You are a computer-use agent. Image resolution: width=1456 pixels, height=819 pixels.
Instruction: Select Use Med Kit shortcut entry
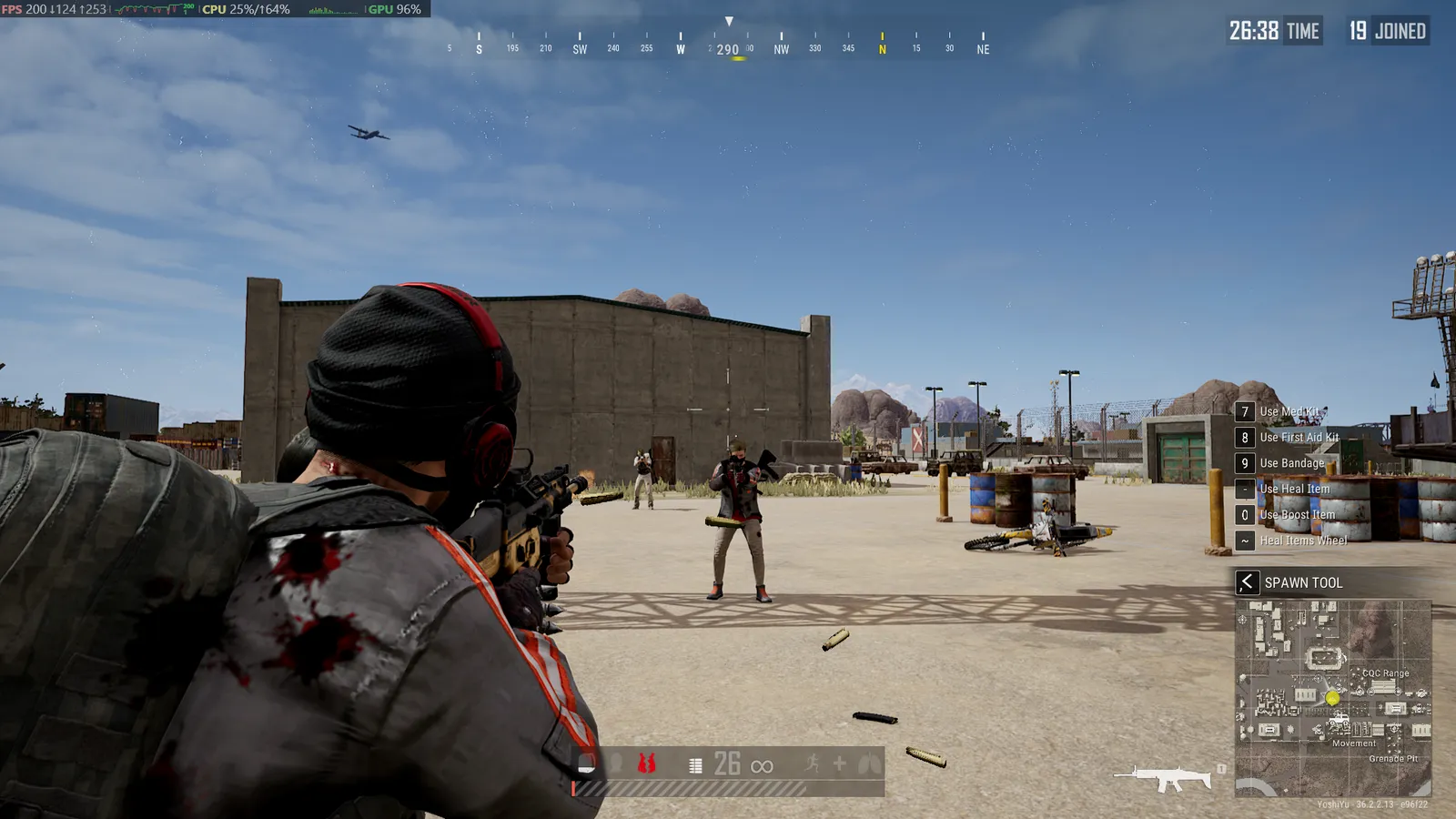pyautogui.click(x=1289, y=412)
